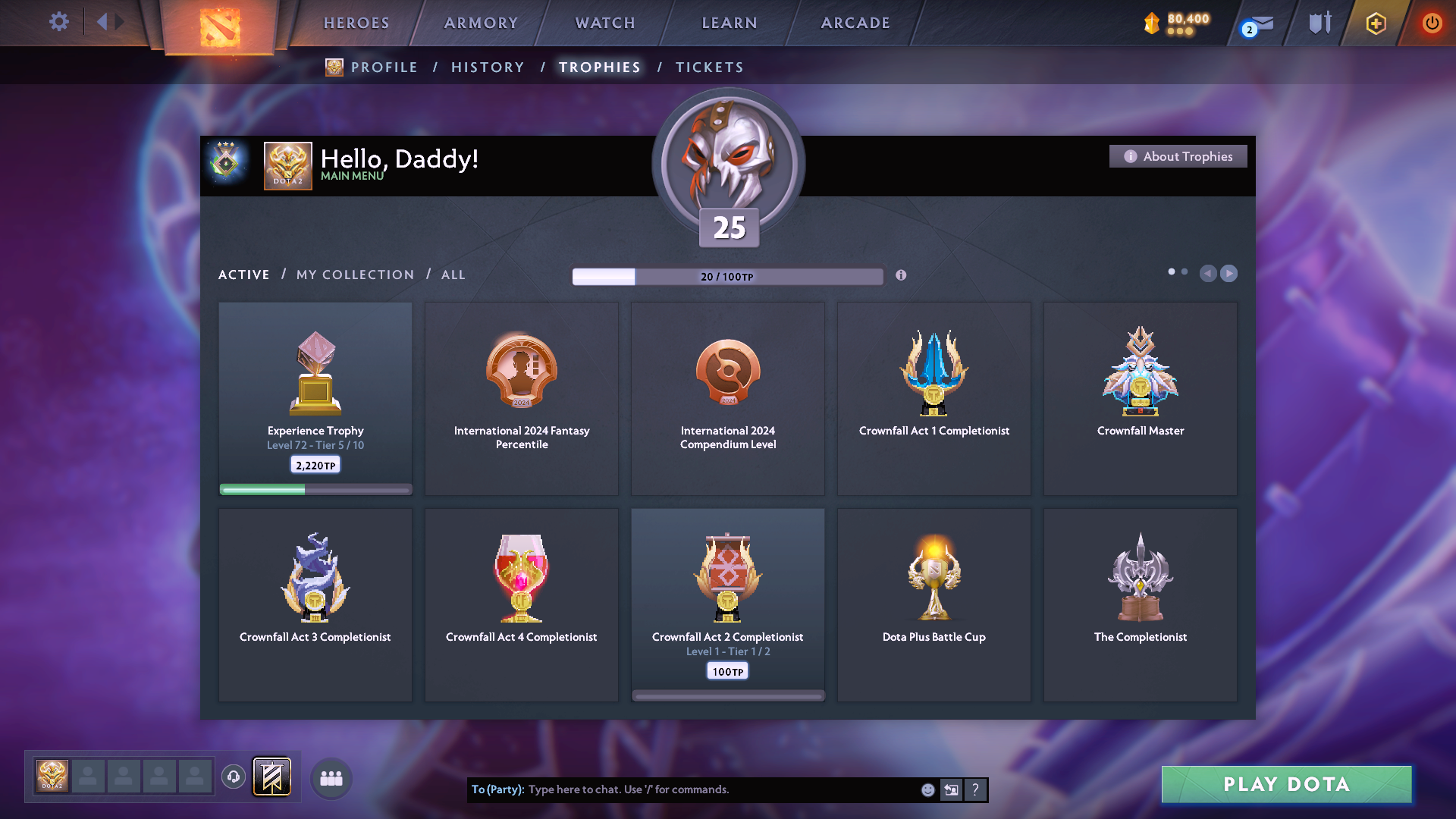Focus the party chat input box

(720, 789)
